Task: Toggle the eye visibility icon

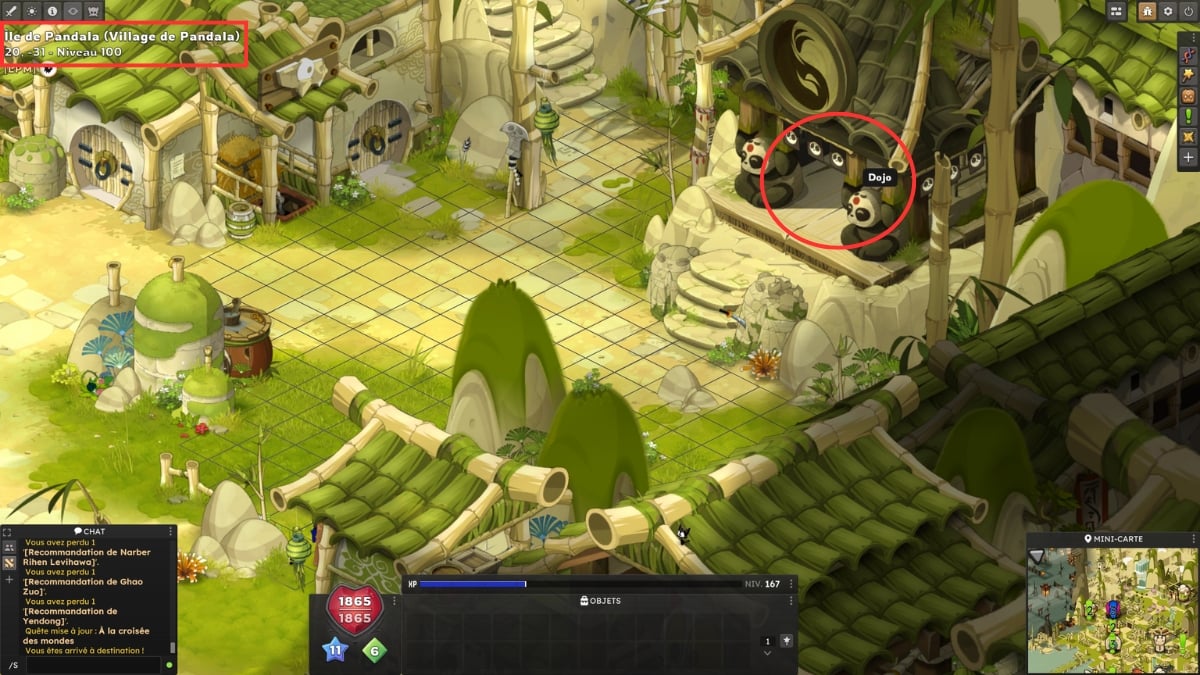Action: coord(73,10)
